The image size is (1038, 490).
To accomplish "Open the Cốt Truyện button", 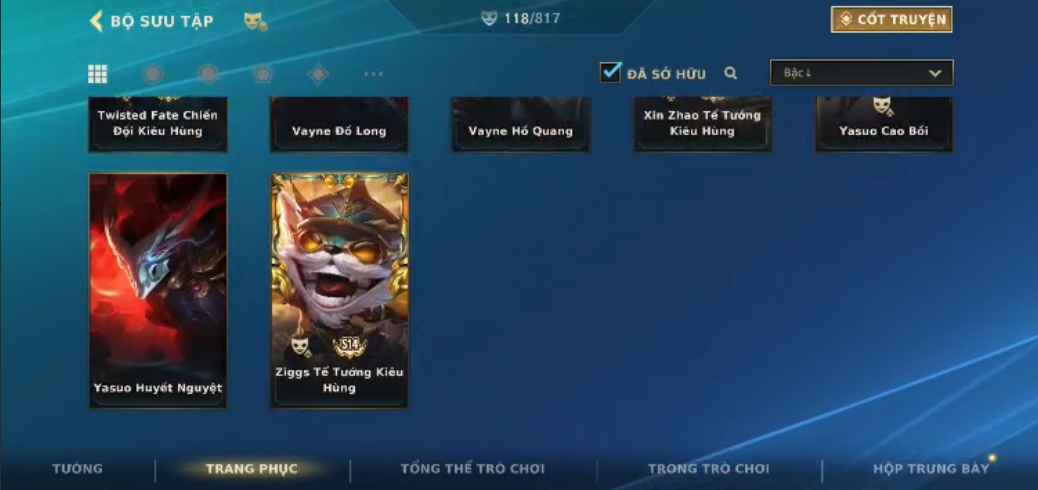I will 891,20.
